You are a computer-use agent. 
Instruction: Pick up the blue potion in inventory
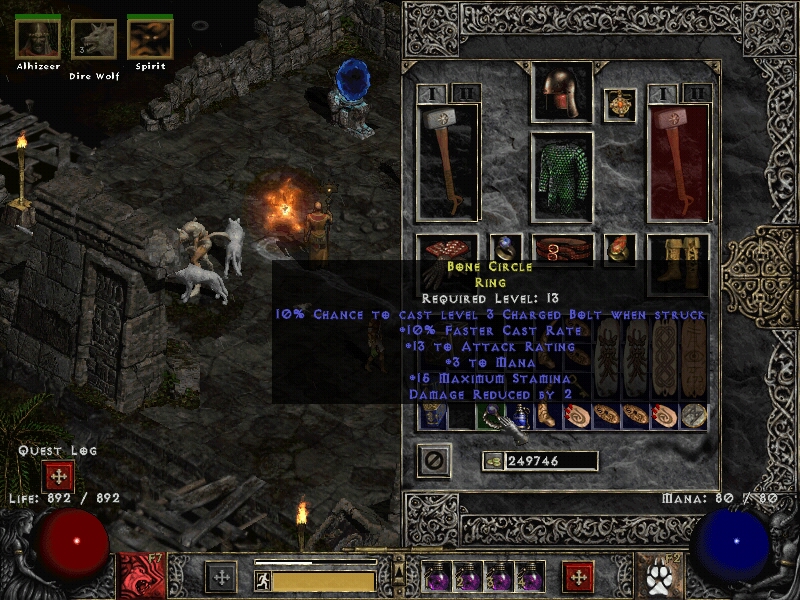(x=520, y=415)
